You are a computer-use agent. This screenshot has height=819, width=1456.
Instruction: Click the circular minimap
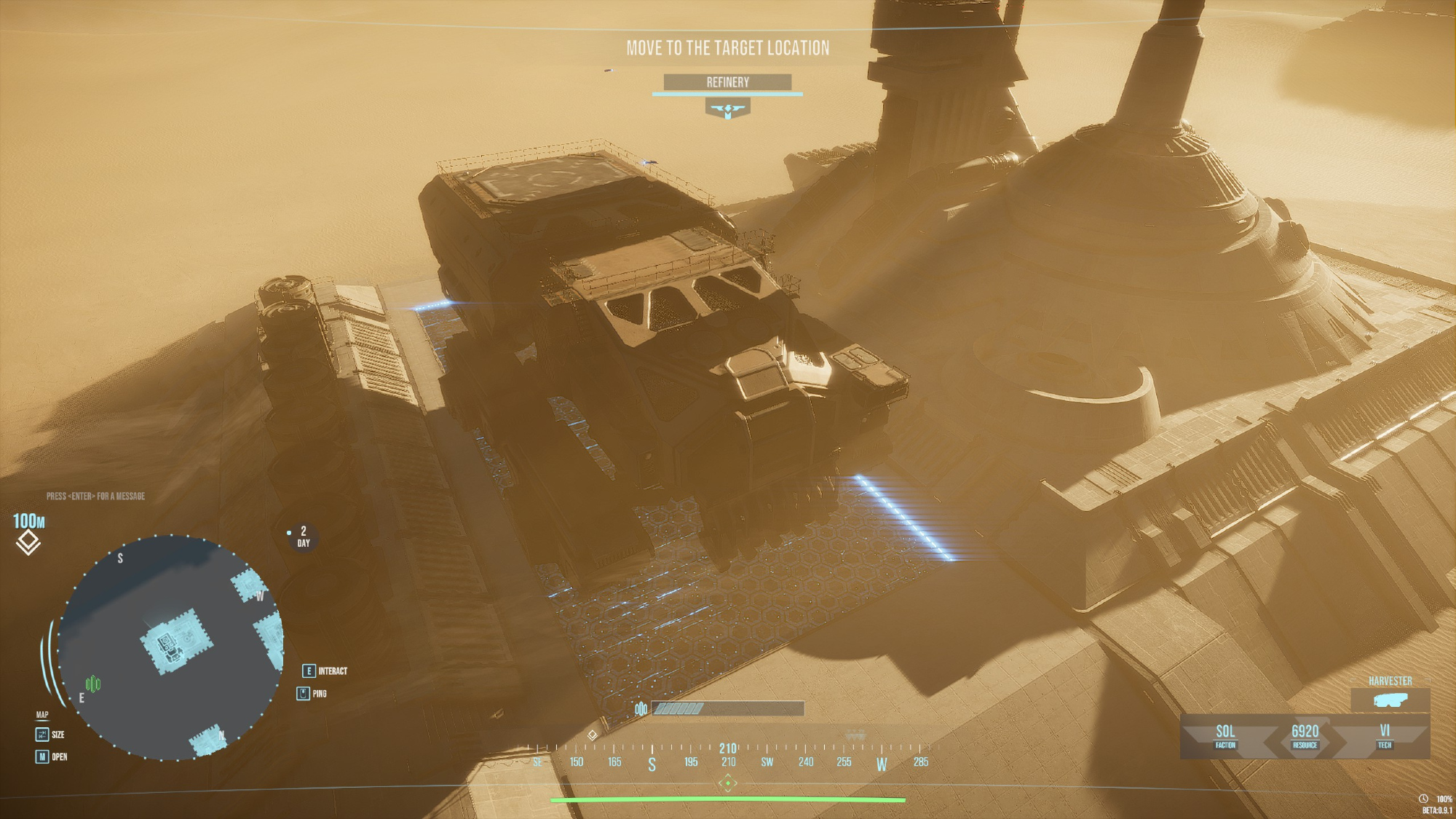tap(170, 648)
